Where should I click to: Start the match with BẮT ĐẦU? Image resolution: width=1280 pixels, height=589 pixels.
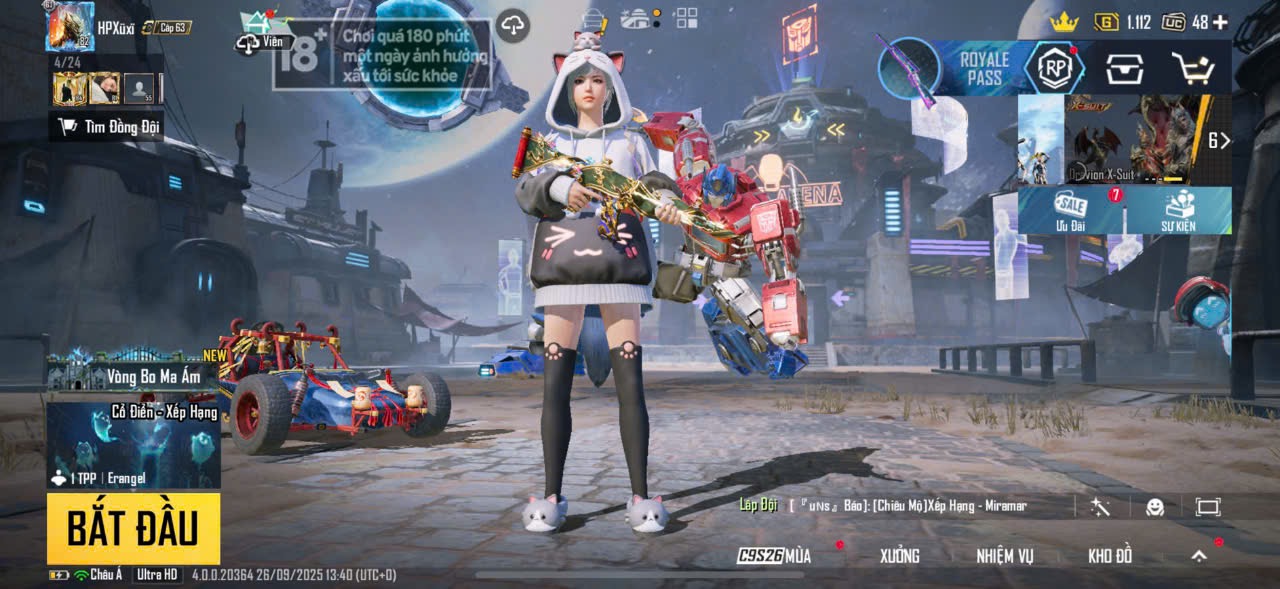(x=133, y=528)
